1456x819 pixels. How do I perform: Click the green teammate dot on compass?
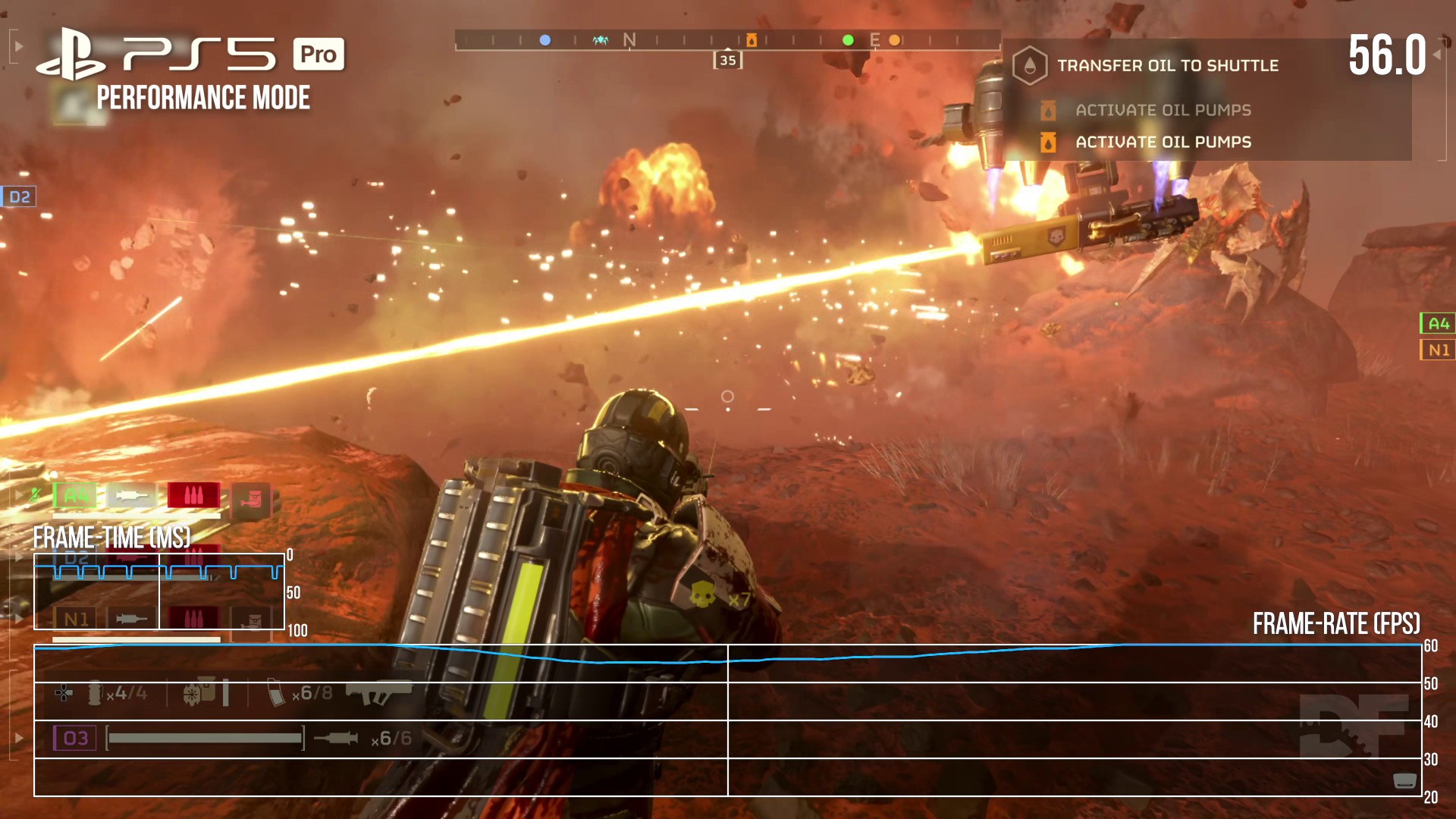848,40
